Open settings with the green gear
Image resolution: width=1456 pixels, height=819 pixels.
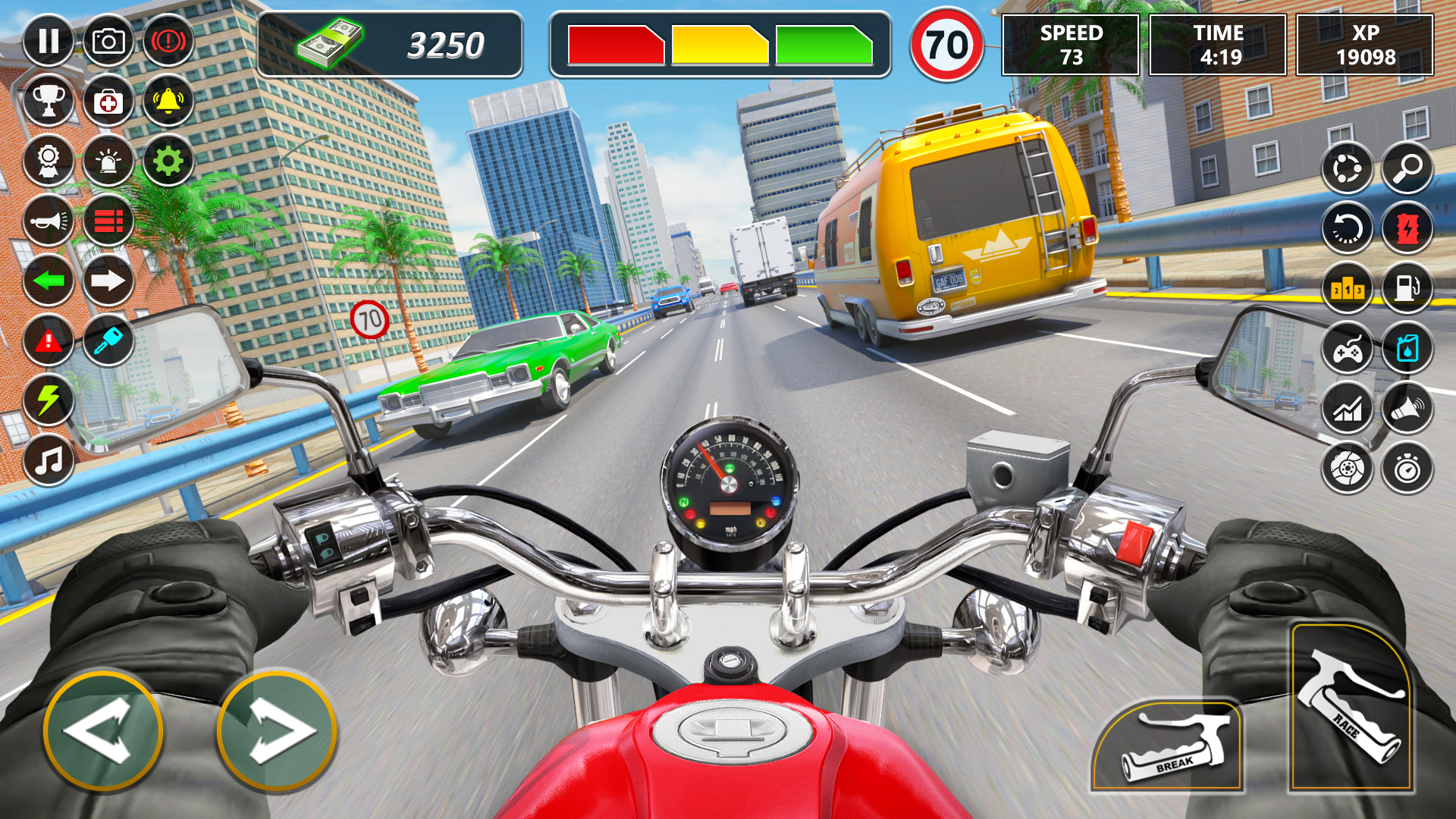[168, 161]
